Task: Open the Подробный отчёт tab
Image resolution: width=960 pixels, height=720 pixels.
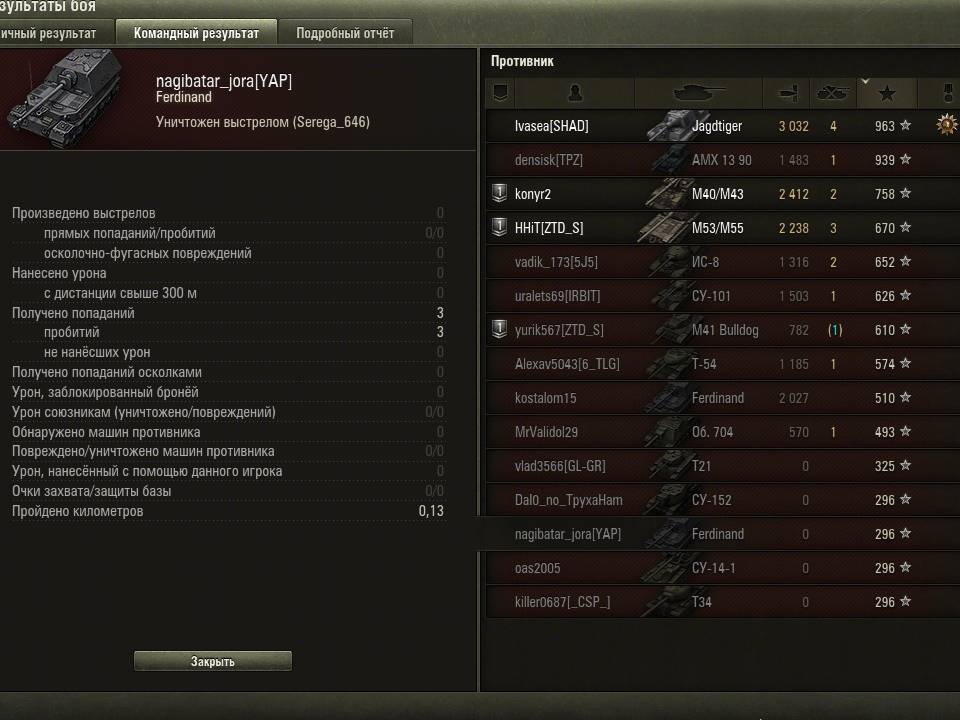Action: (x=345, y=33)
